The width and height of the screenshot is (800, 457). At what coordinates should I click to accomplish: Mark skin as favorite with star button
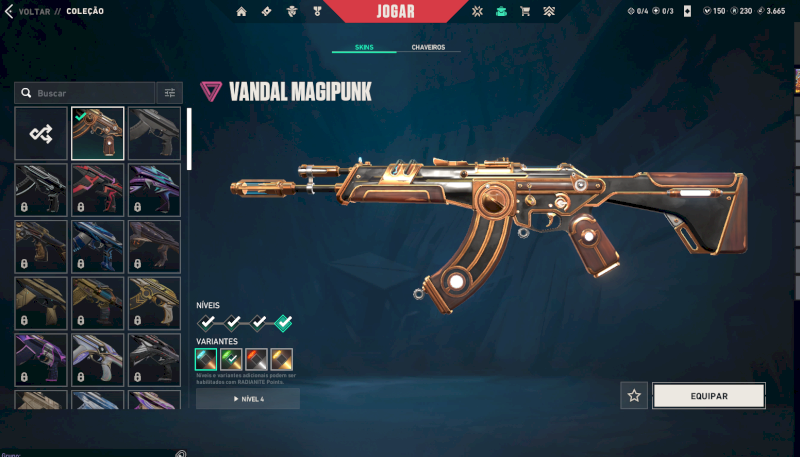click(x=633, y=396)
